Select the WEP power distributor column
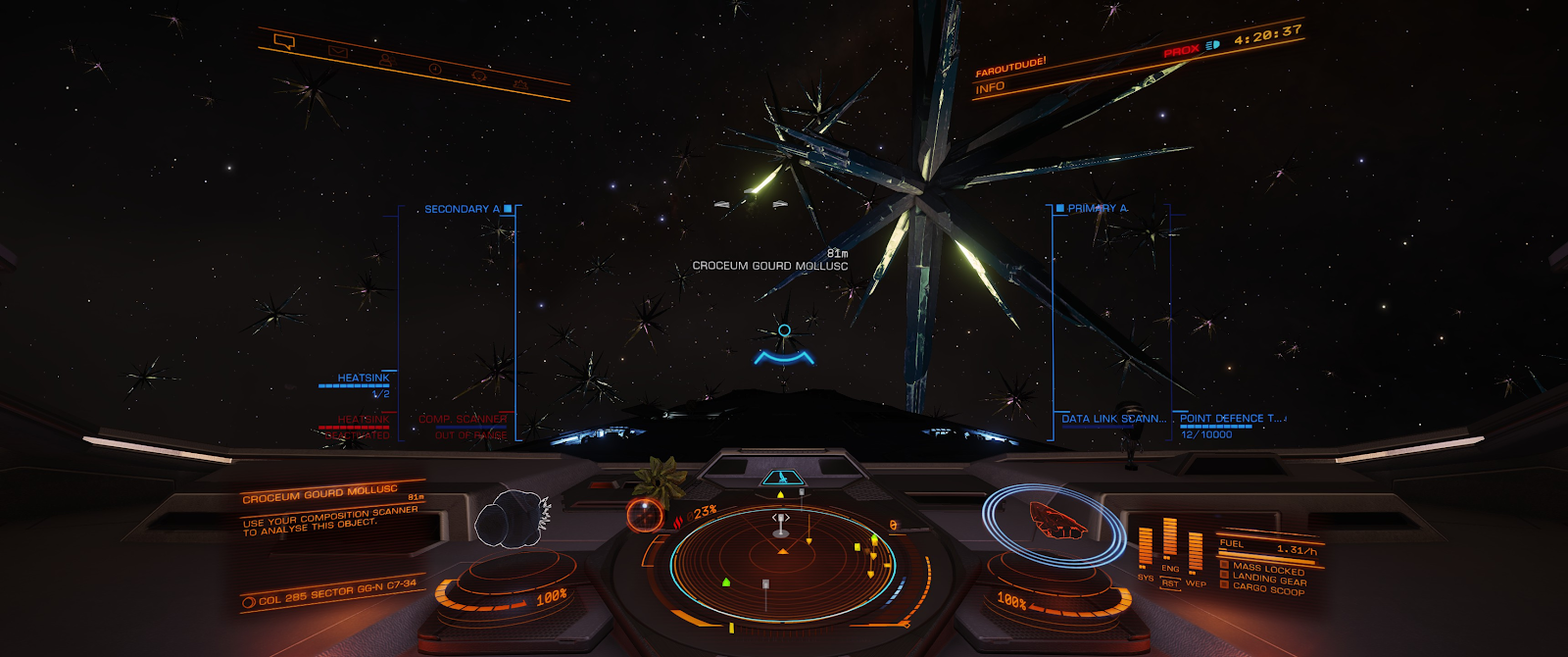 point(1196,554)
